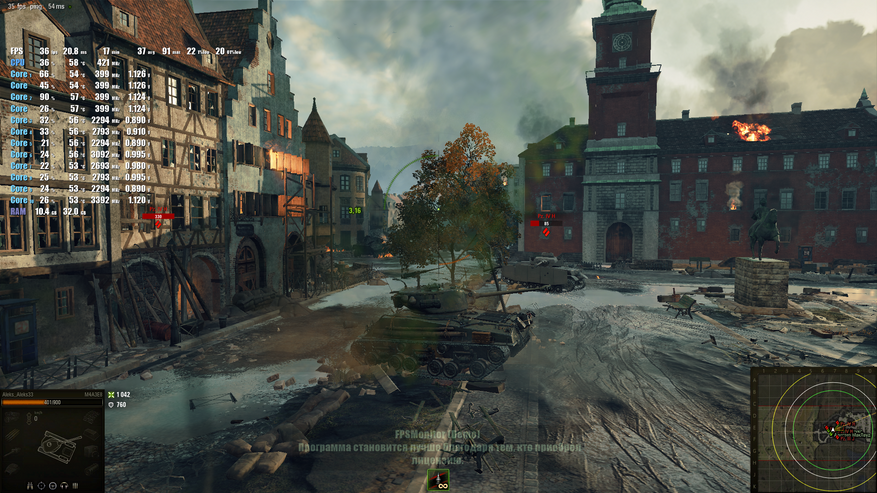Click the headphones radio operator icon
Image resolution: width=877 pixels, height=493 pixels.
(x=64, y=486)
